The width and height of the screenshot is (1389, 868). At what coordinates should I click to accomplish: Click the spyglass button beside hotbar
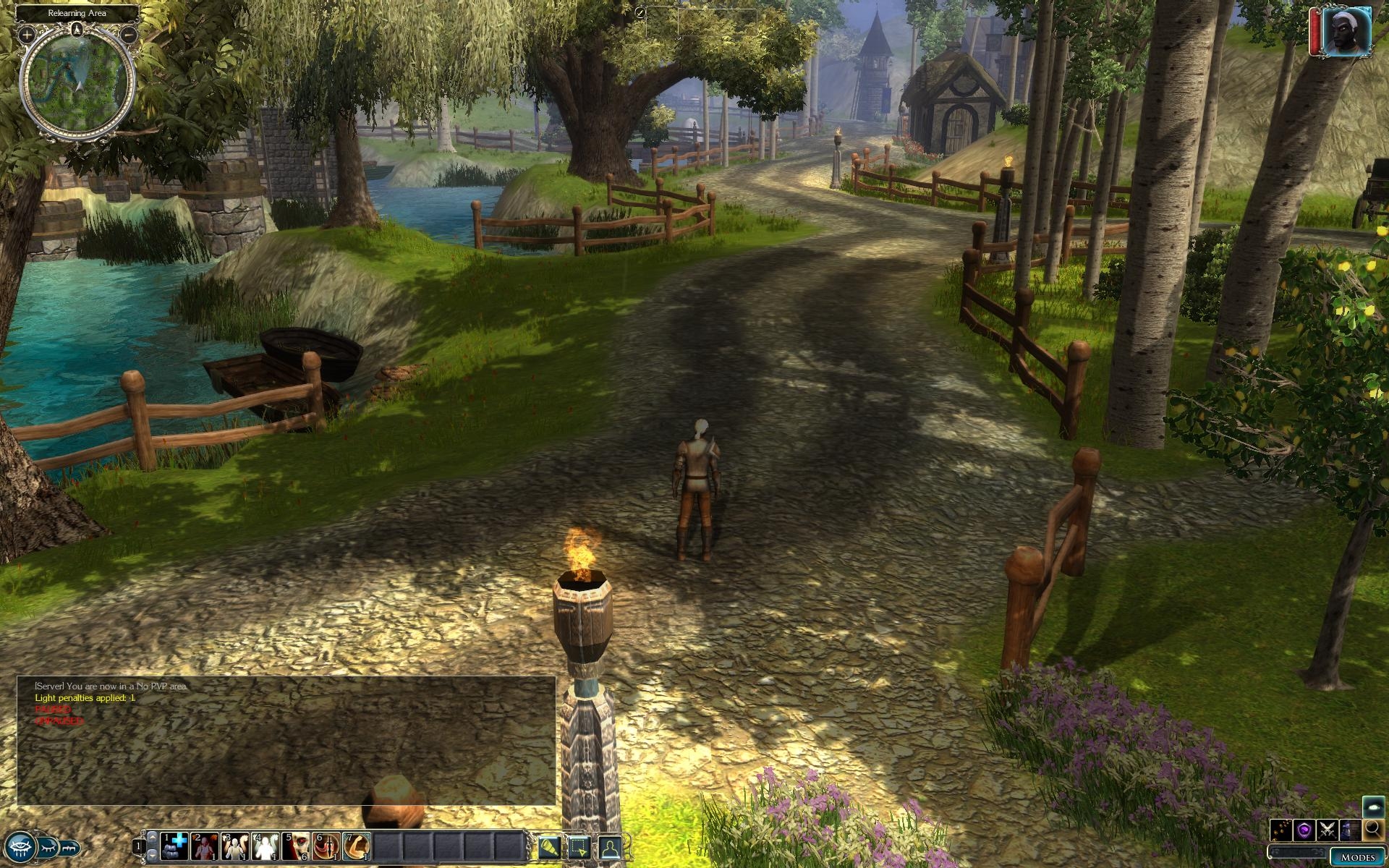(x=549, y=846)
